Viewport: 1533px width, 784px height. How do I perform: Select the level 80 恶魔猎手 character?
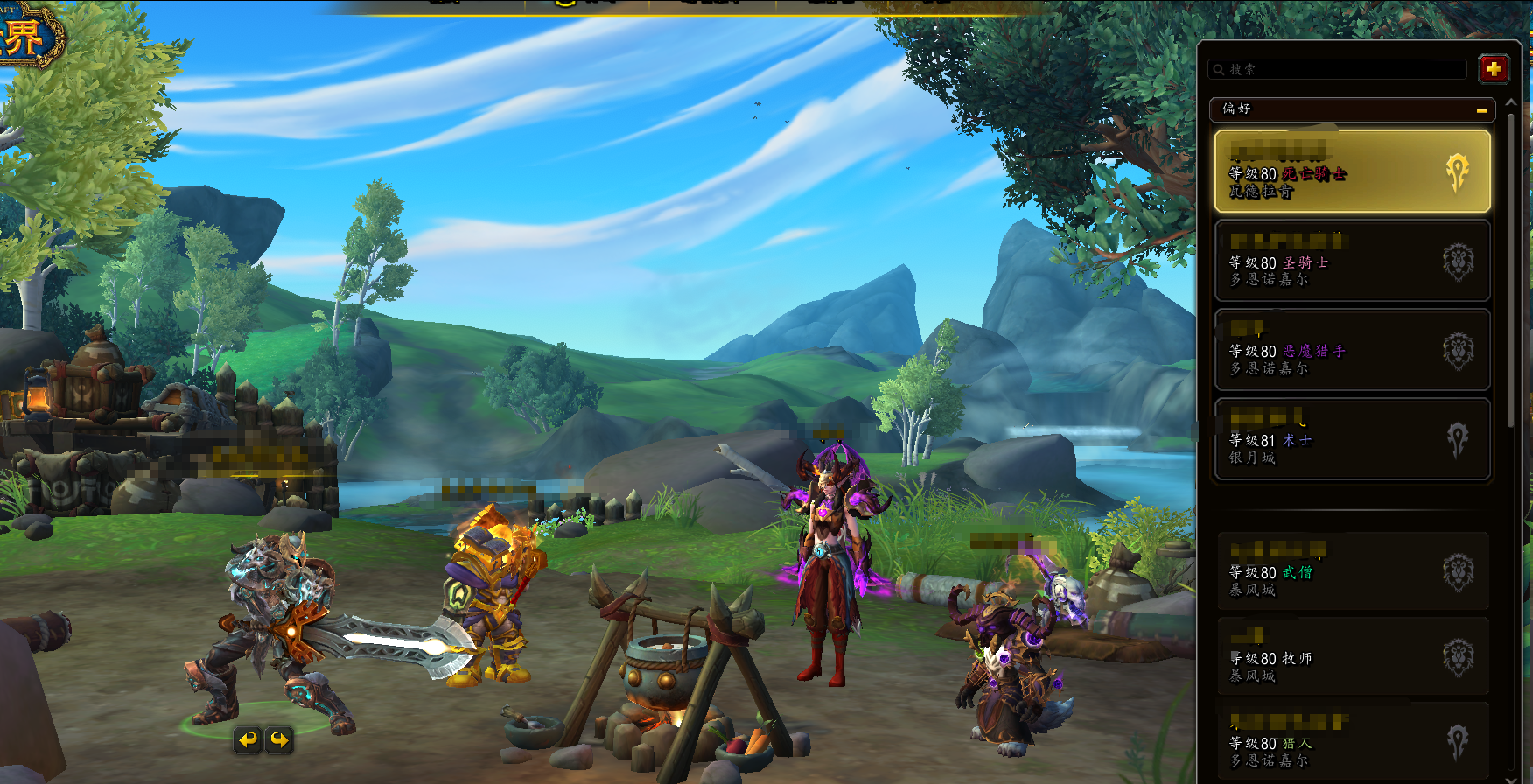coord(1352,350)
